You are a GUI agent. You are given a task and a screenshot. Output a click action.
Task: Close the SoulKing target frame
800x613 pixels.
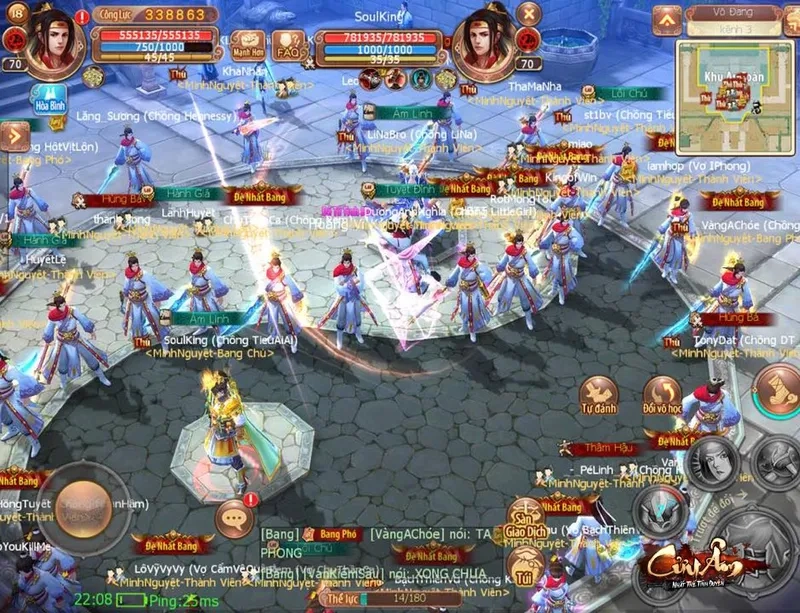(529, 15)
